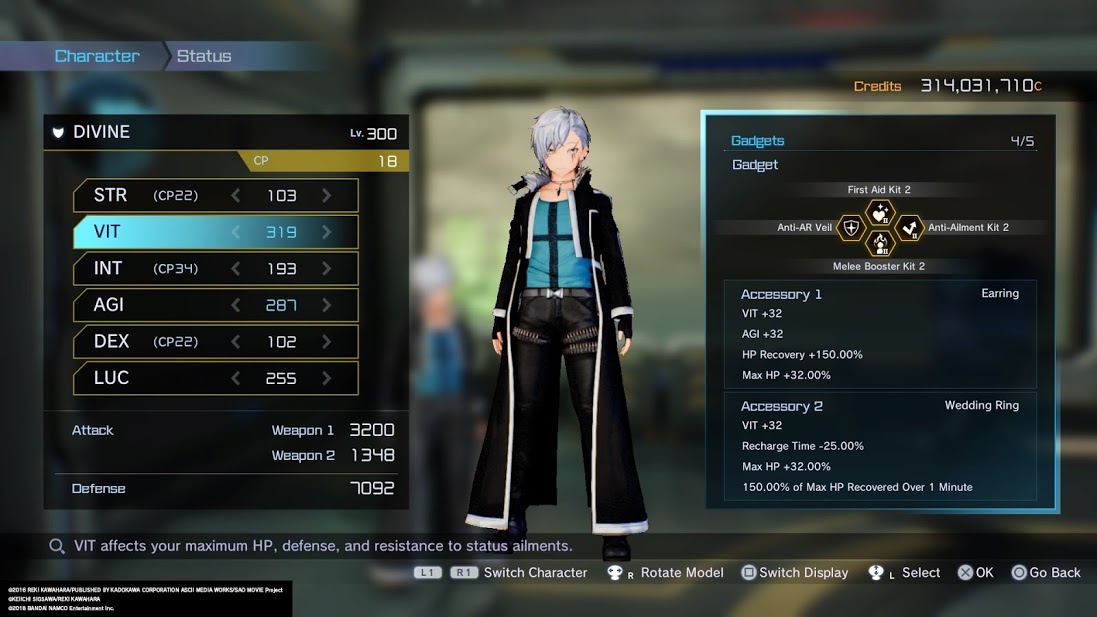Open the Accessory 1 Earring panel

point(879,334)
